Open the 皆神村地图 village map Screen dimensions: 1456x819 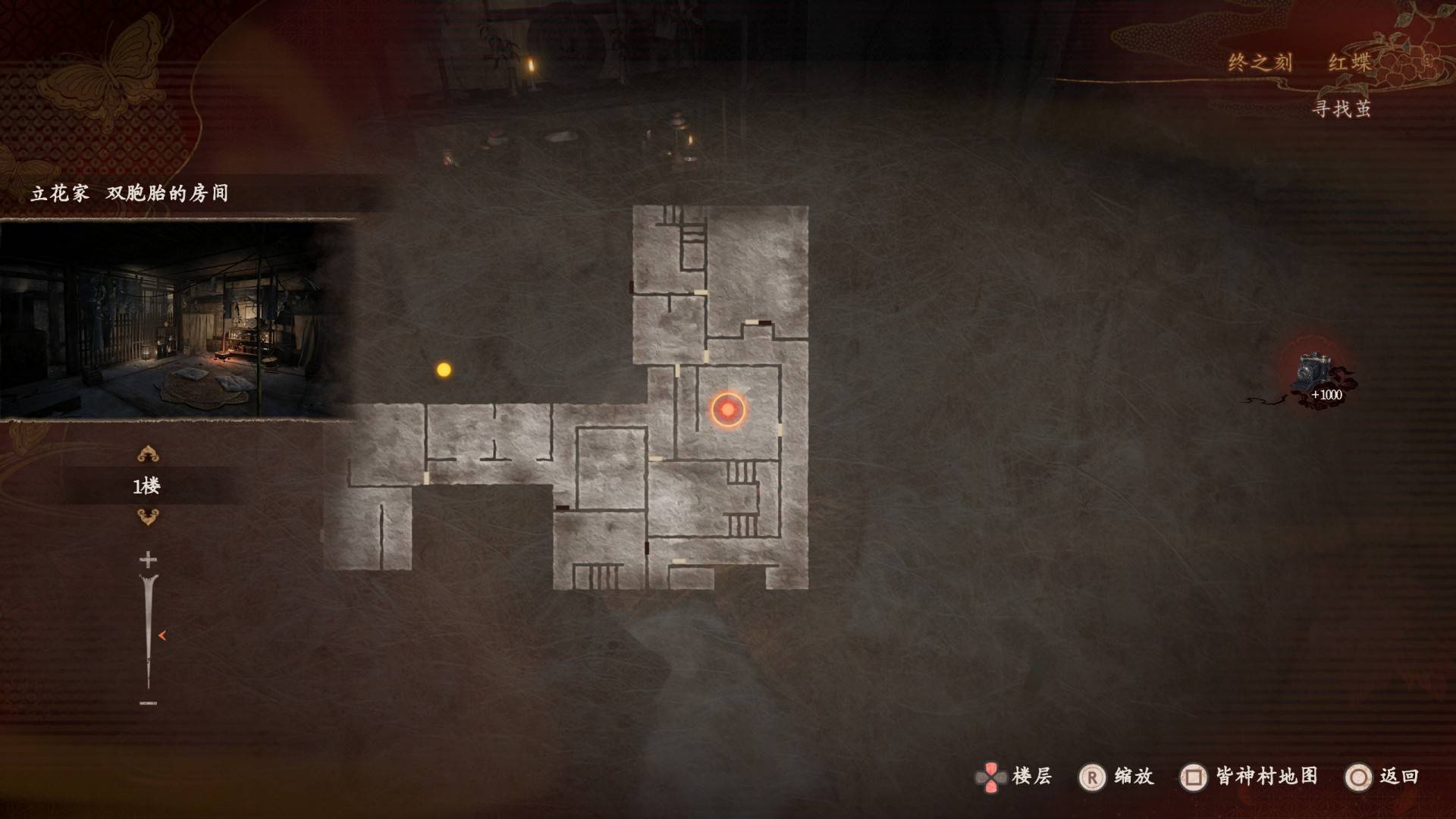(1249, 777)
